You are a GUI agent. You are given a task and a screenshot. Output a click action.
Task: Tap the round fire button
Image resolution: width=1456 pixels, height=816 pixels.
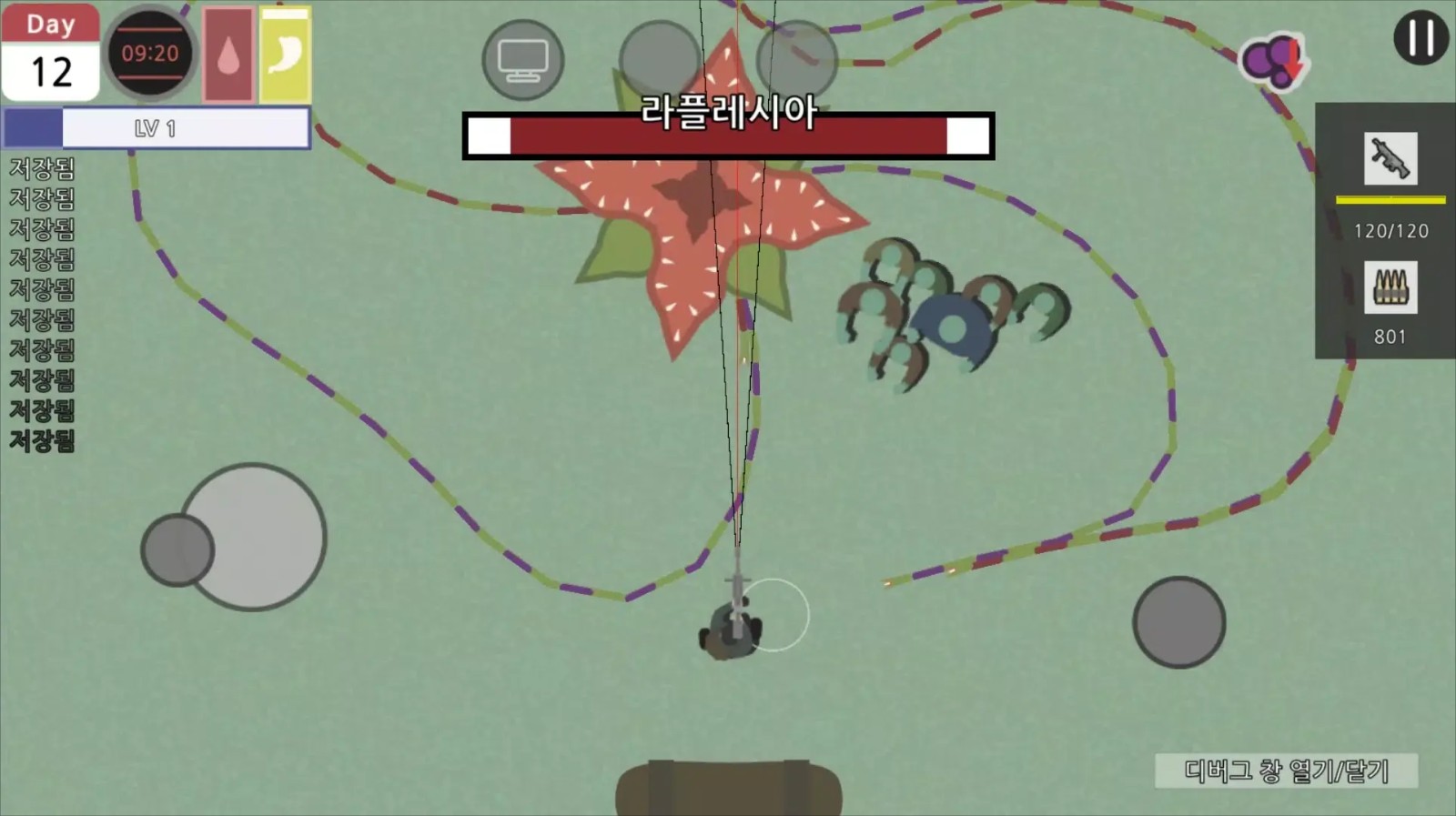coord(1178,622)
